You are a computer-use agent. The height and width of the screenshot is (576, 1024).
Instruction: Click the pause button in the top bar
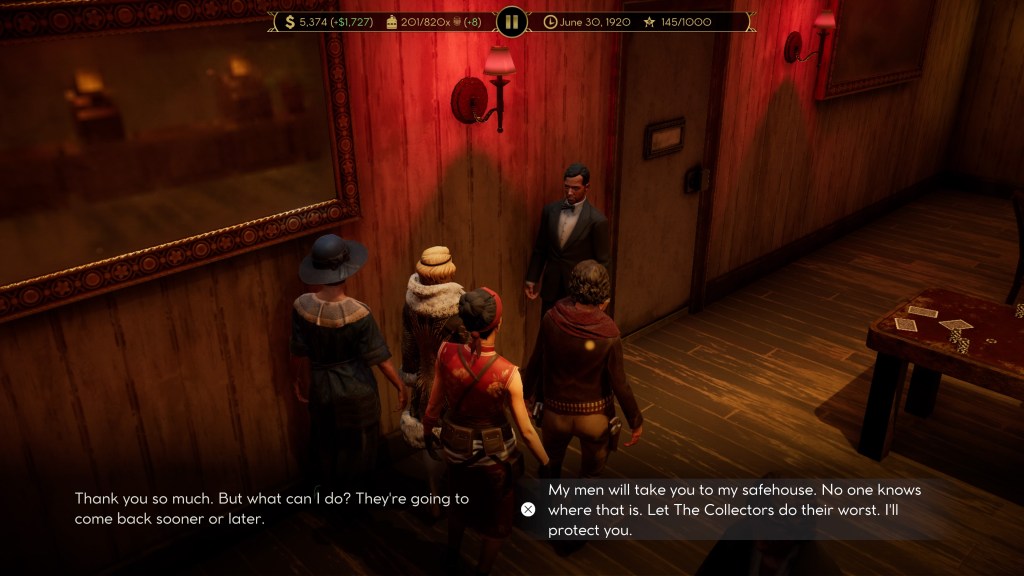pos(511,21)
